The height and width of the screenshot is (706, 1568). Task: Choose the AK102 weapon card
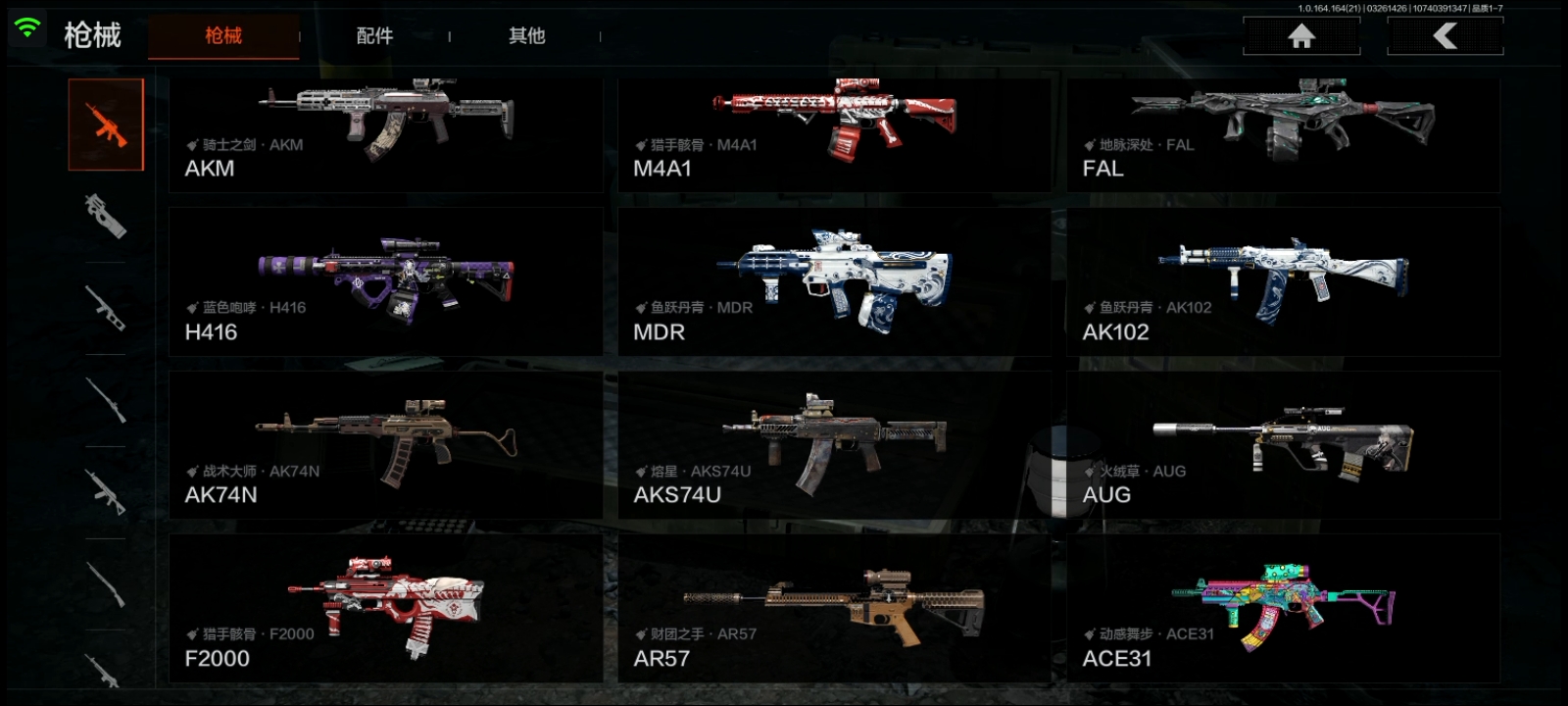coord(1283,281)
